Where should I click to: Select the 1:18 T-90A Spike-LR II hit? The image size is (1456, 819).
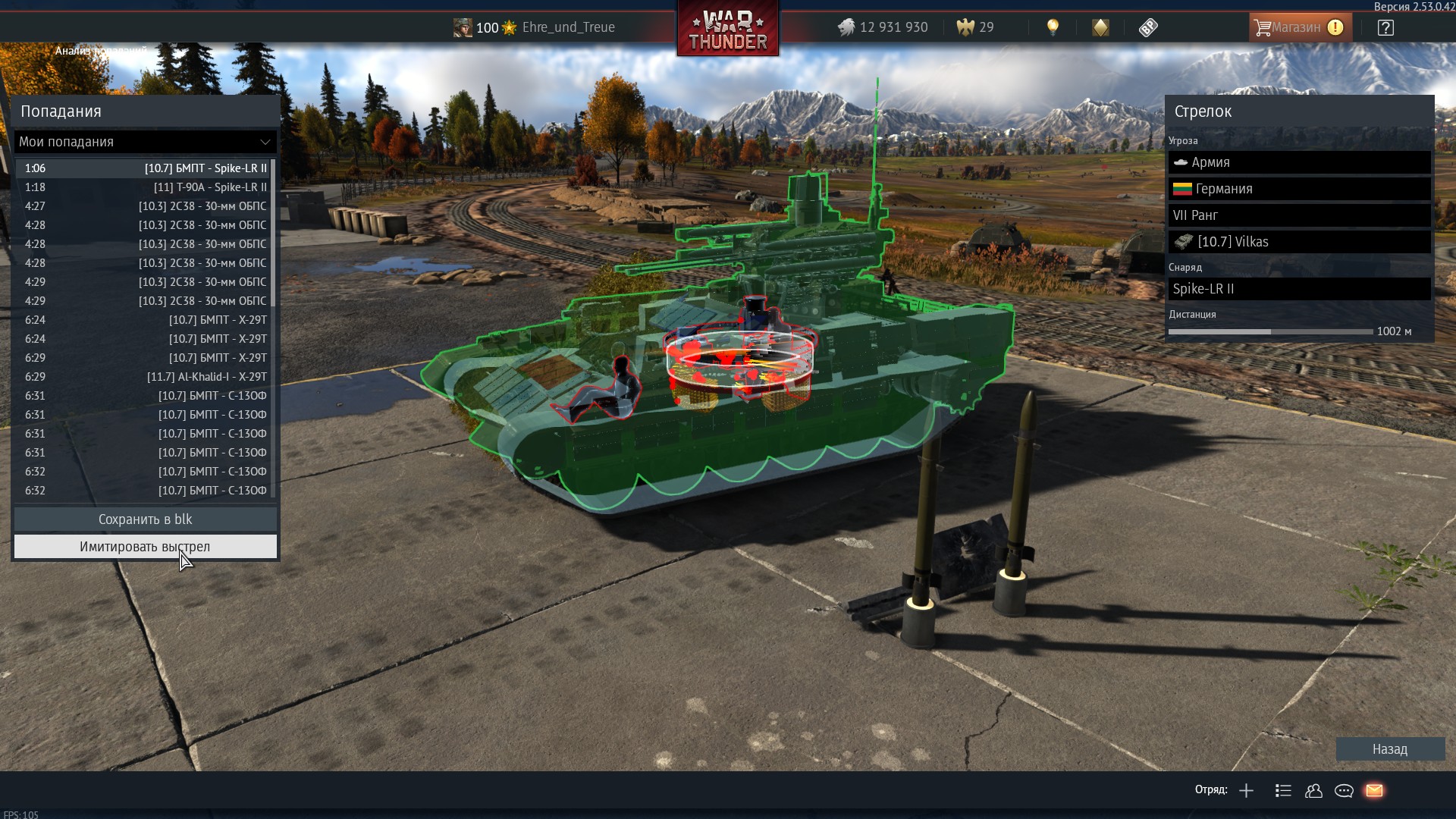(x=145, y=187)
